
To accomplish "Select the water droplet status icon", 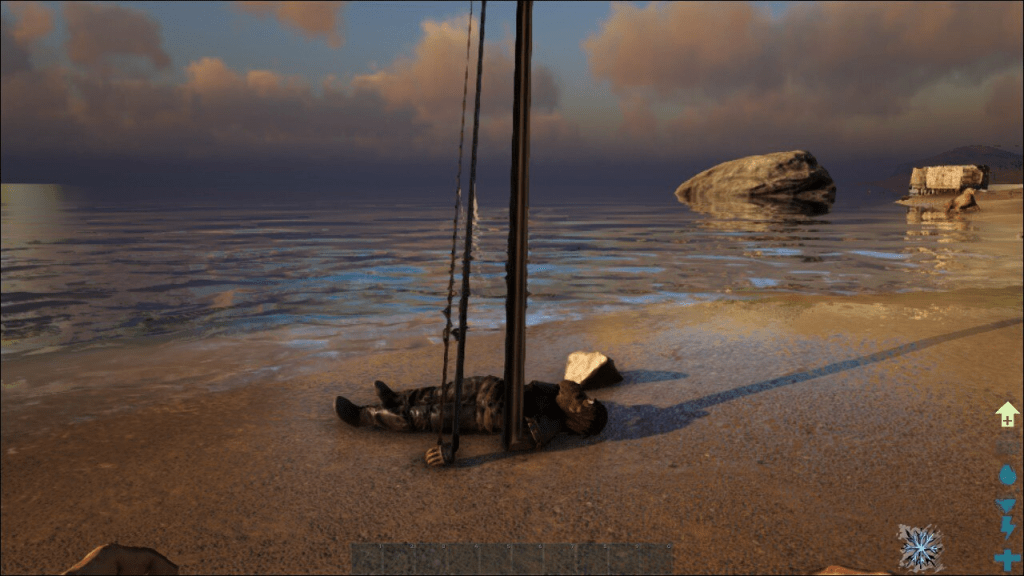I will 1006,475.
